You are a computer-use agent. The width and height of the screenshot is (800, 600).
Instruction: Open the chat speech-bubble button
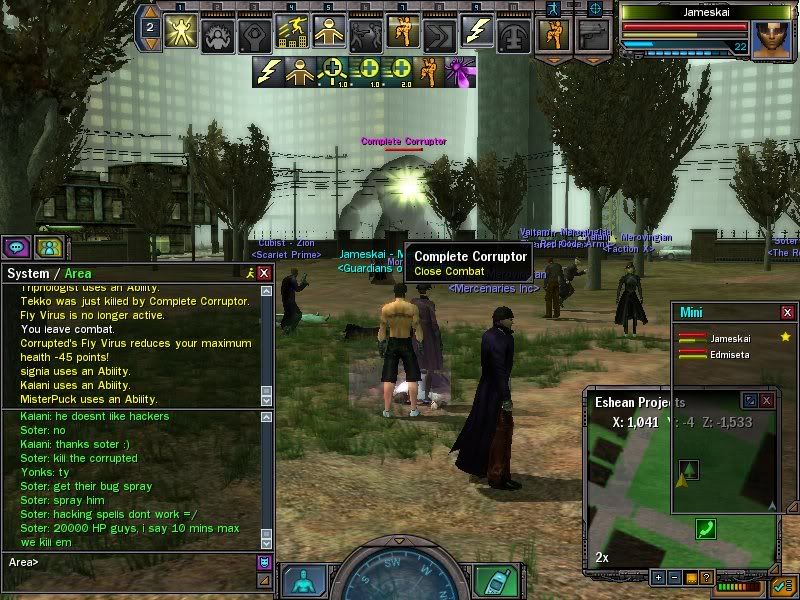pos(17,247)
